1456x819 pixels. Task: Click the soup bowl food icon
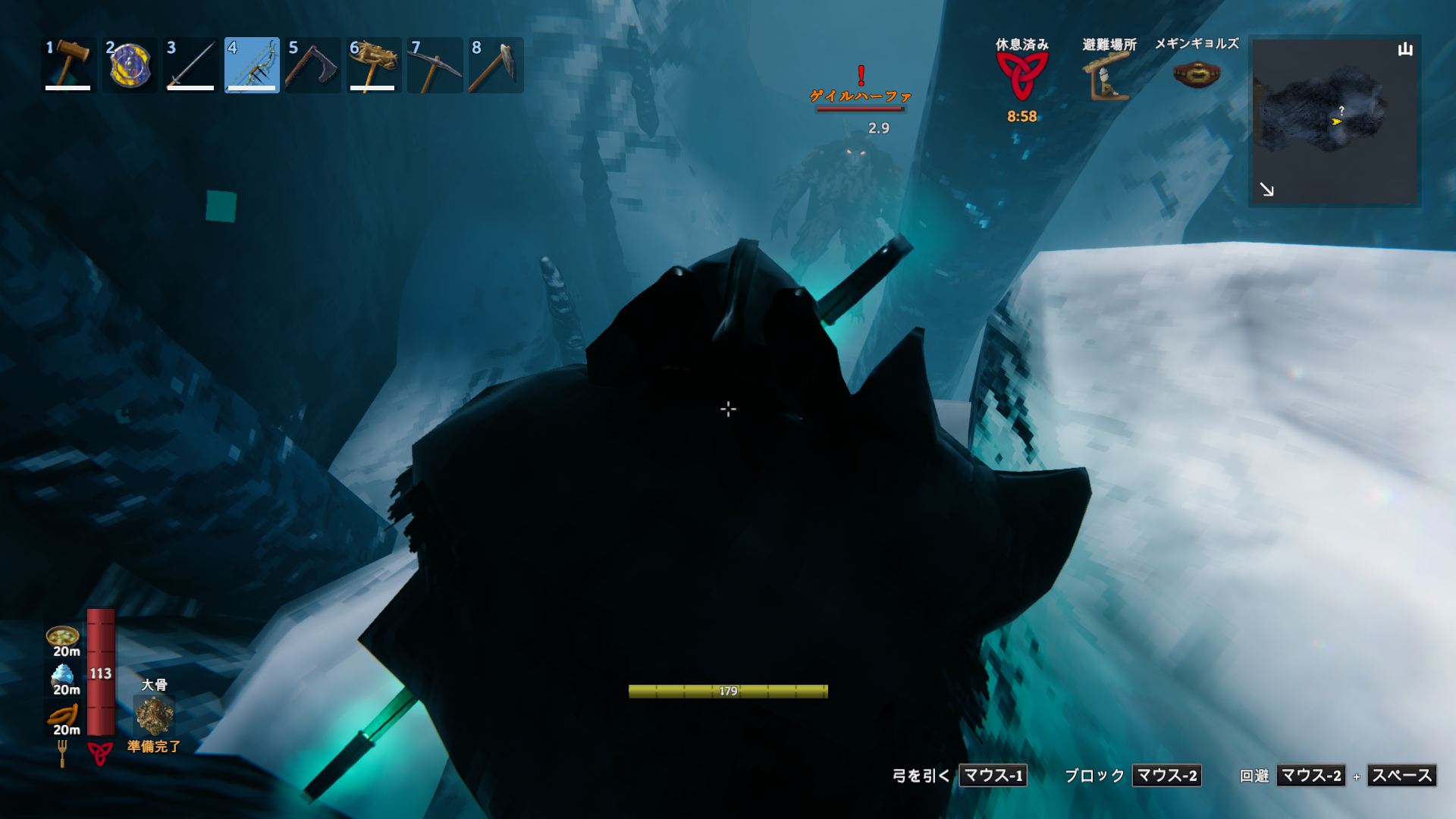pos(63,635)
